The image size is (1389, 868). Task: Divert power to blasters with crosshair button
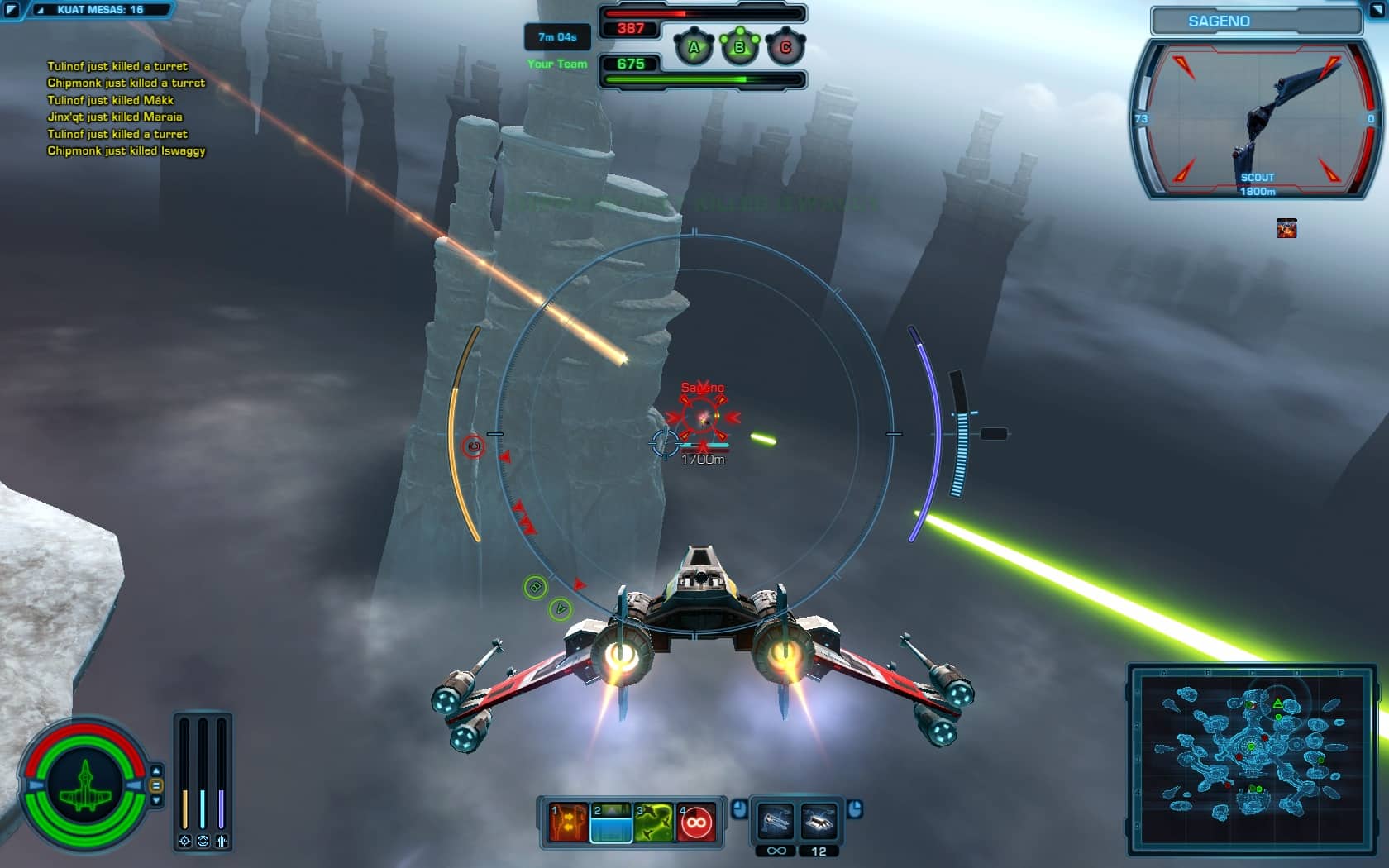tap(184, 841)
